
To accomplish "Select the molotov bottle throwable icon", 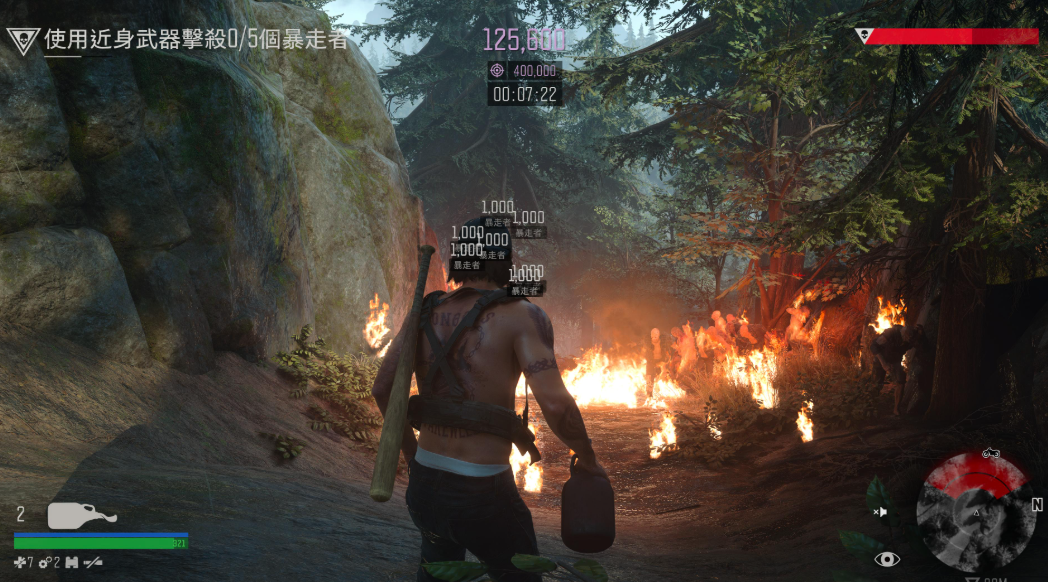I will tap(82, 515).
